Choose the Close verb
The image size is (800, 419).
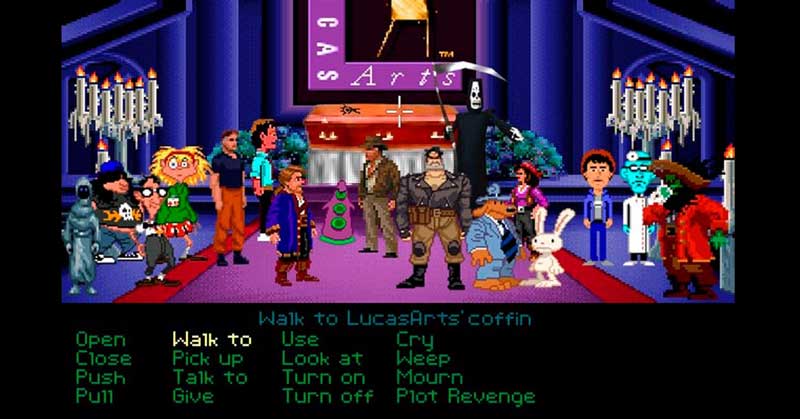click(x=103, y=358)
